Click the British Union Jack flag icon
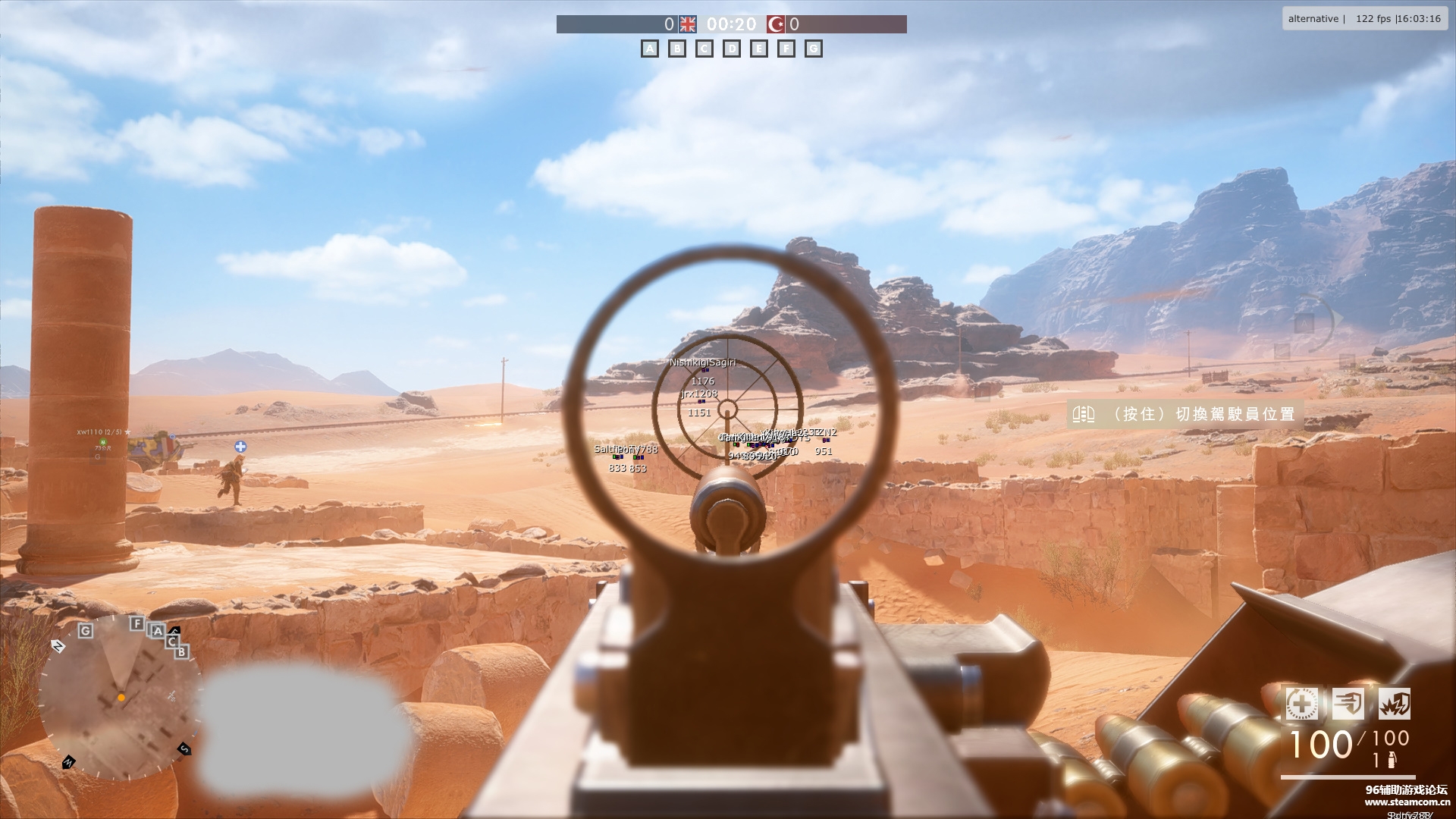 pyautogui.click(x=687, y=24)
